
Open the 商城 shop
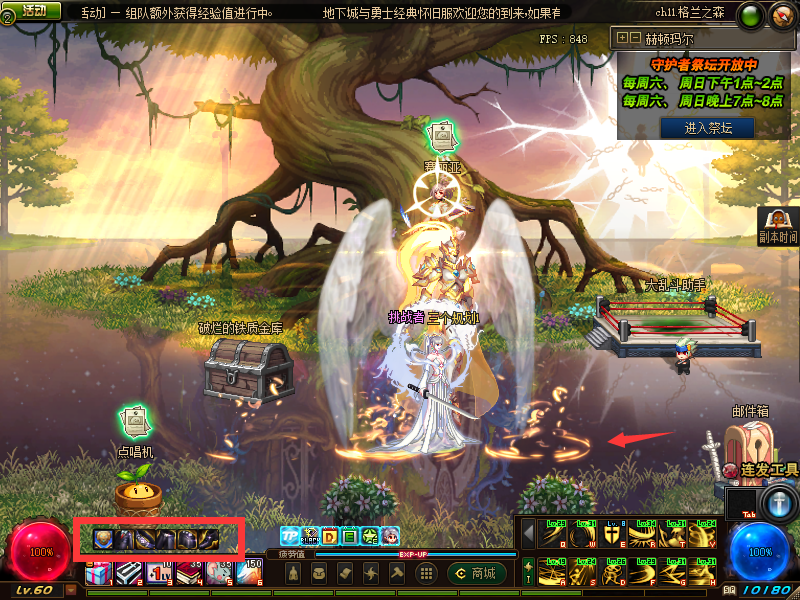(x=474, y=573)
